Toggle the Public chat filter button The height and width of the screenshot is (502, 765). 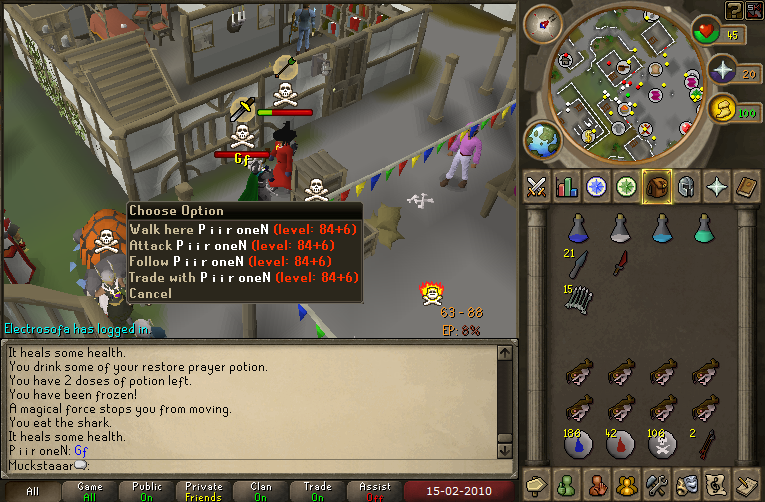pos(147,490)
